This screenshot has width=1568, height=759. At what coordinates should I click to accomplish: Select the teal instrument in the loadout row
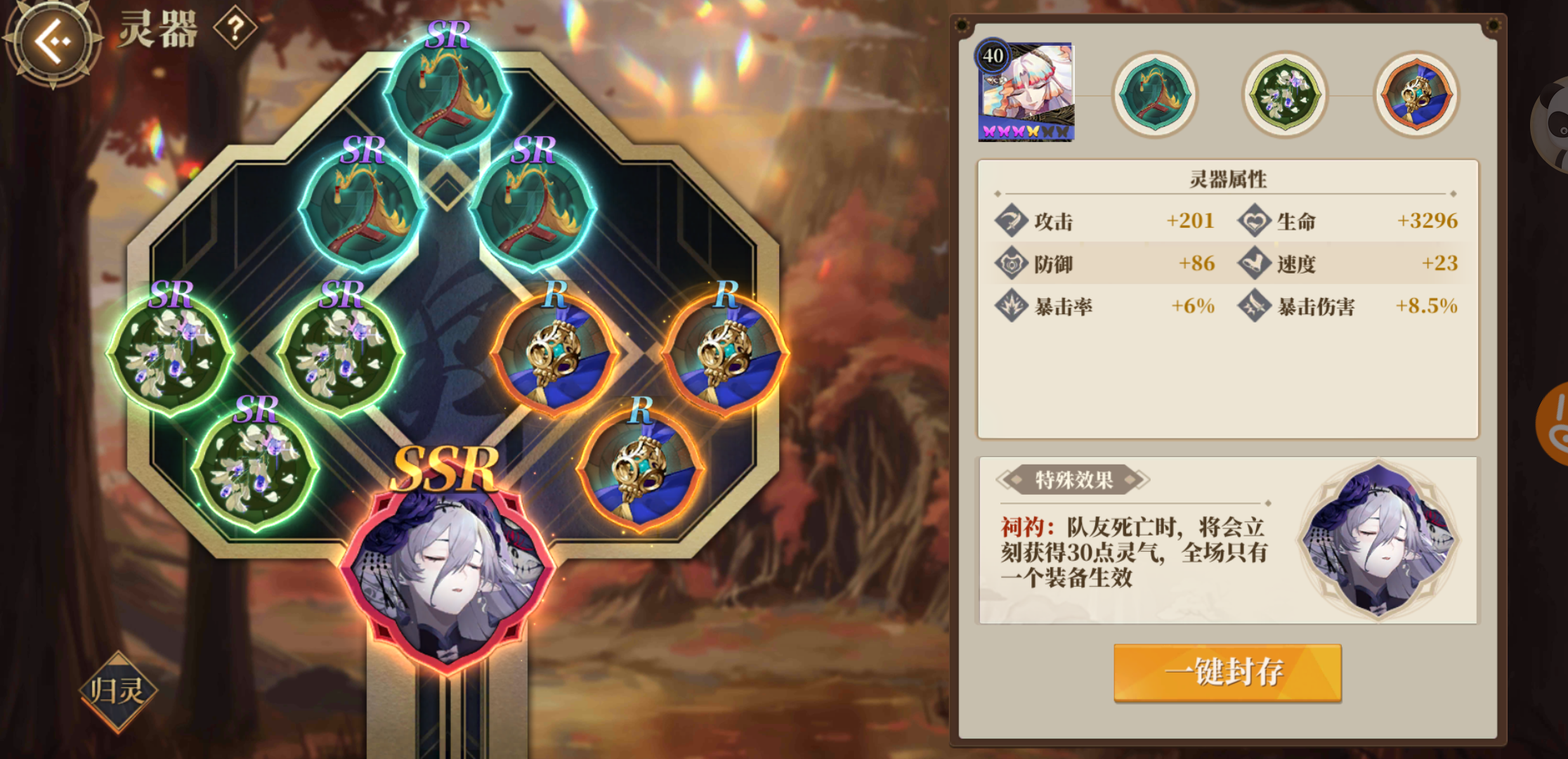[1156, 93]
